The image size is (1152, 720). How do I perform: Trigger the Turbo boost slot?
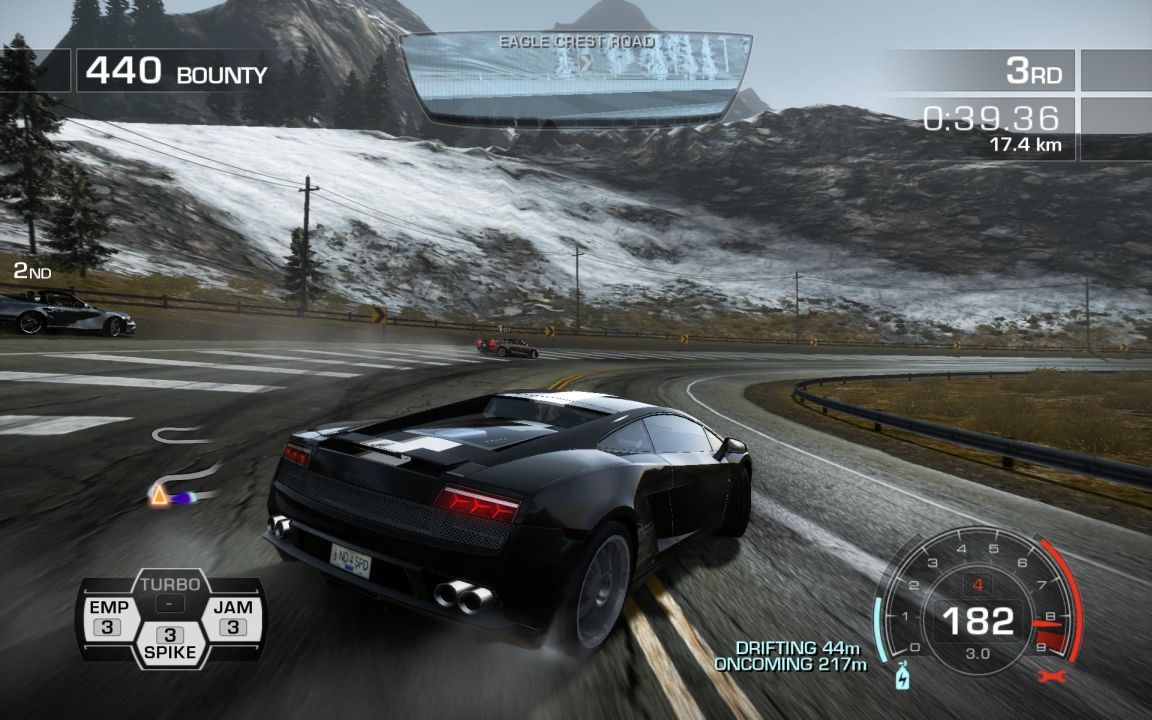pos(170,594)
